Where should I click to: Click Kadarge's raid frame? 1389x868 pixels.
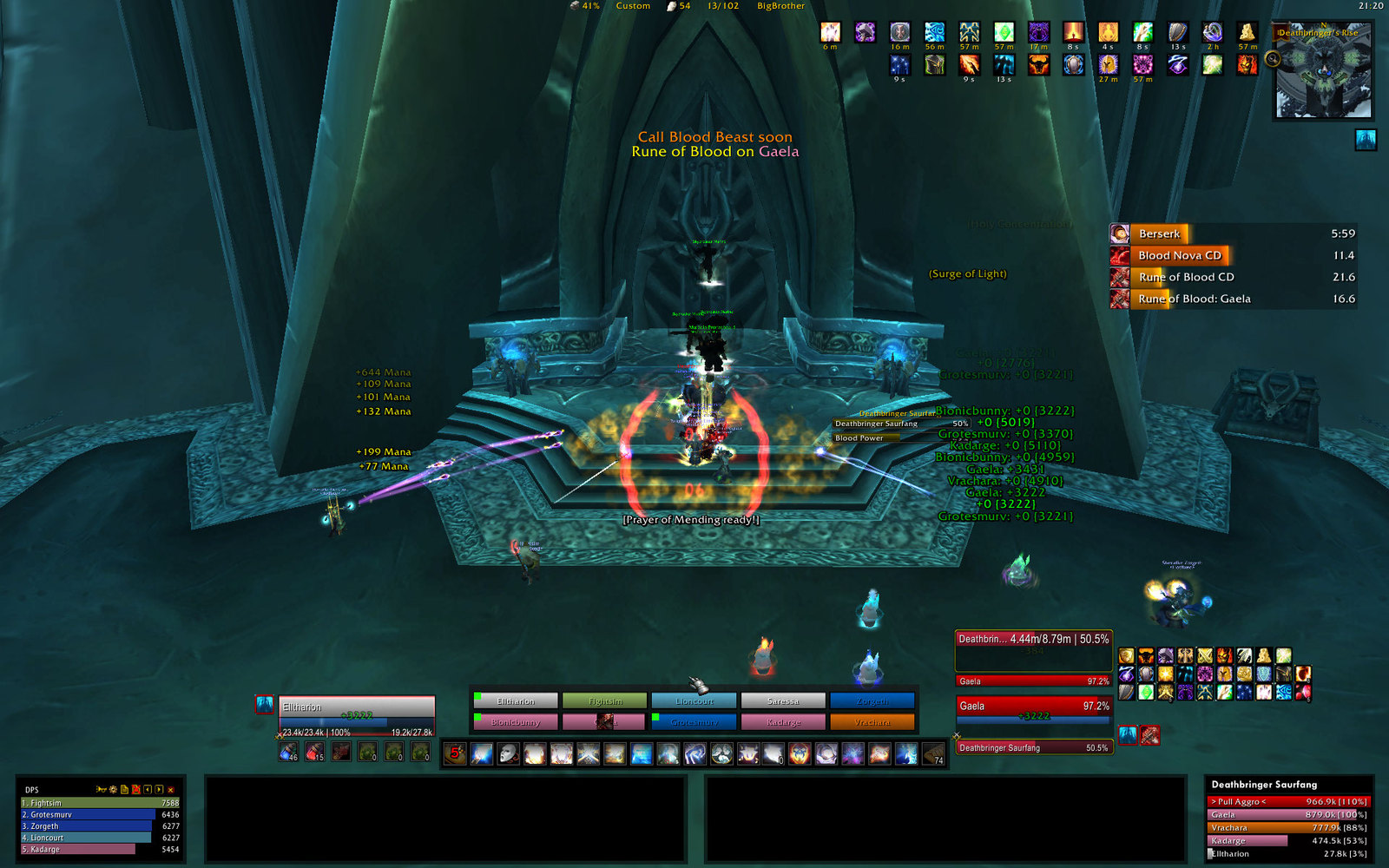tap(783, 721)
